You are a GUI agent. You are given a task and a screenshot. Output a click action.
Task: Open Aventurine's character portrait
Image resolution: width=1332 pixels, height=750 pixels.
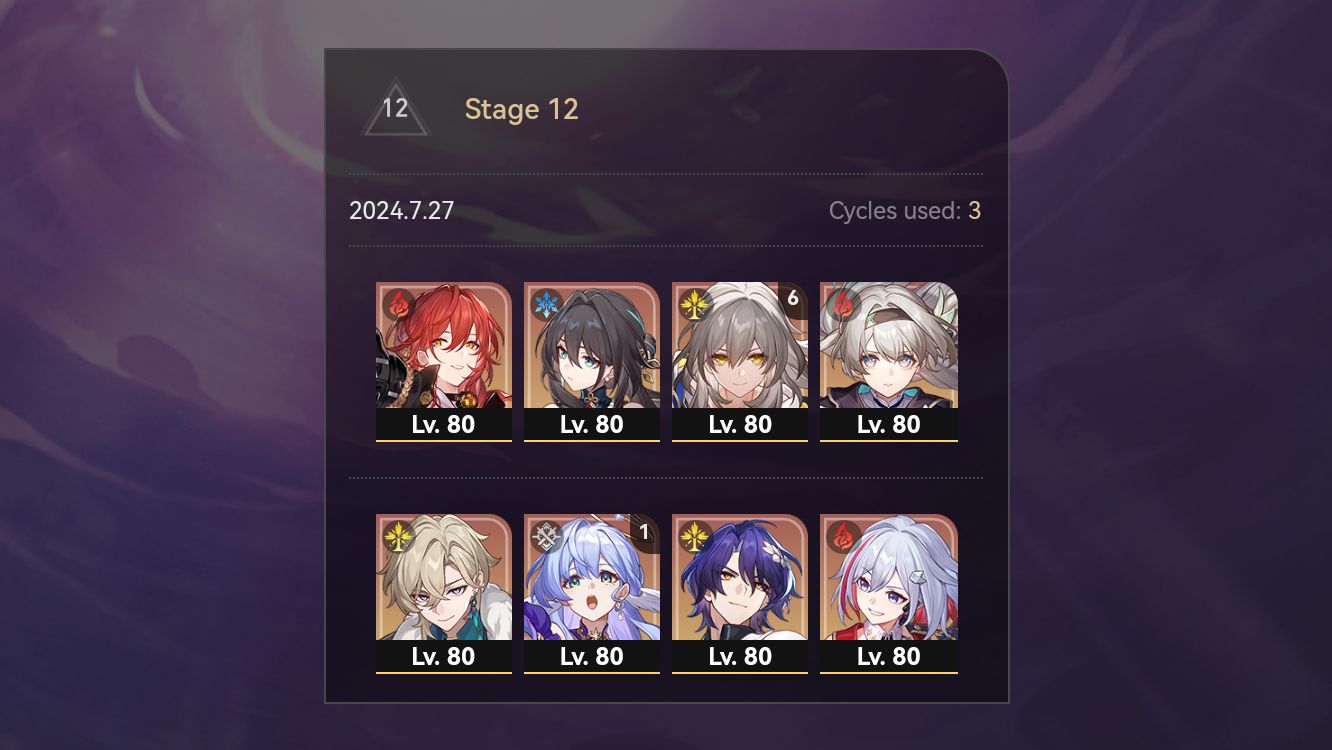click(444, 585)
